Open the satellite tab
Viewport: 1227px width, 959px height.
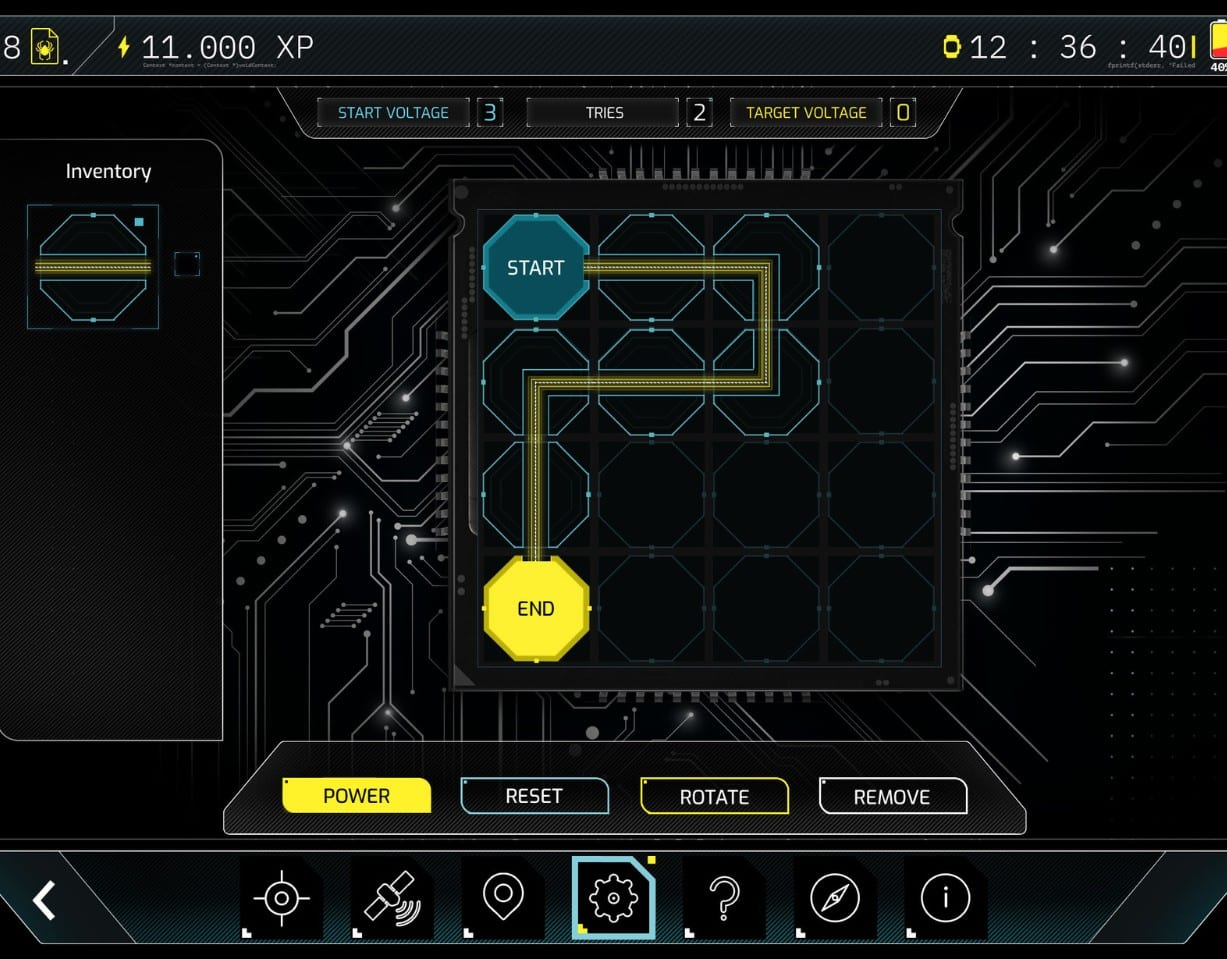click(391, 898)
